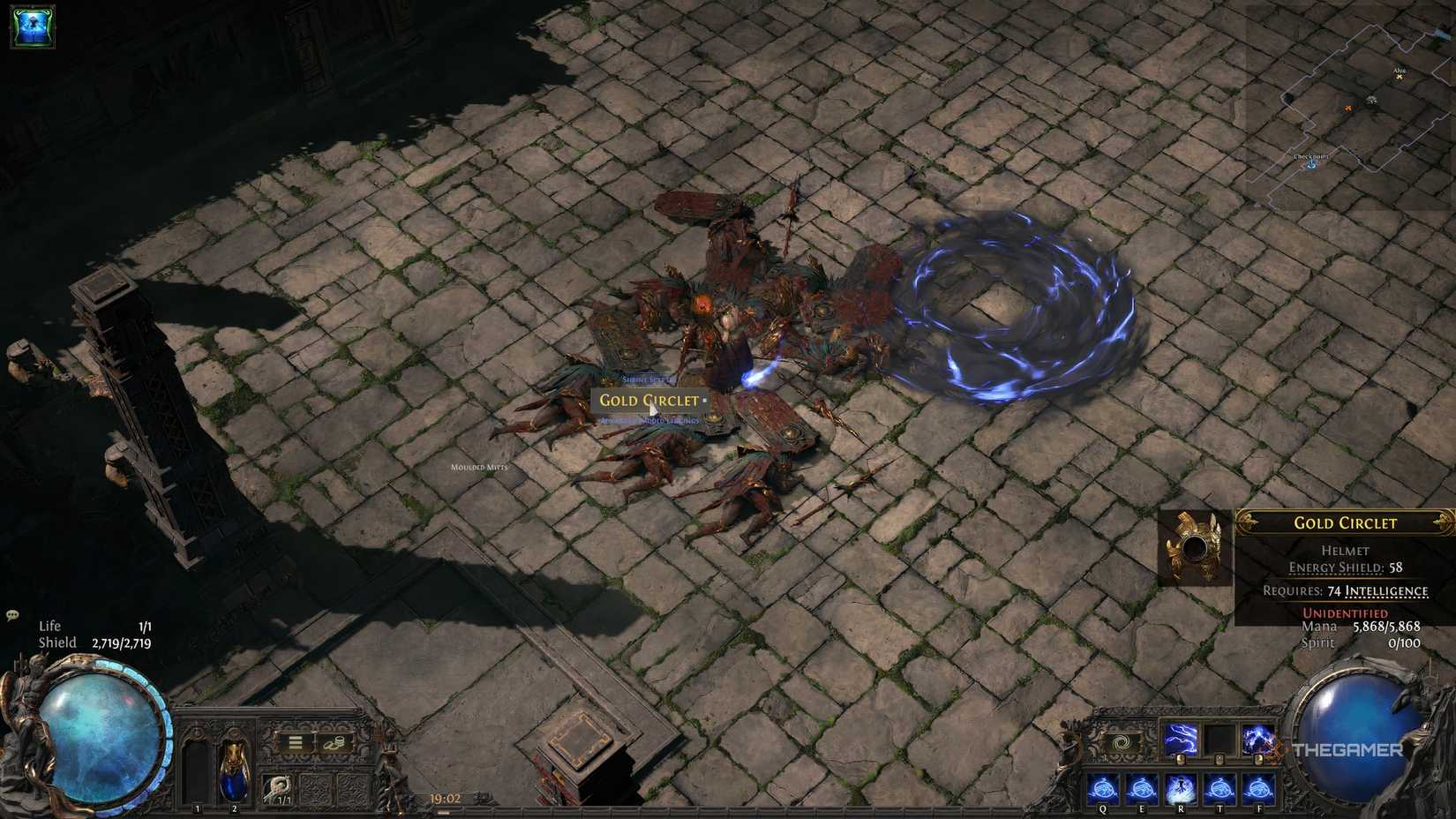Trigger the rightmost lightning spell icon
This screenshot has height=819, width=1456.
pos(1257,740)
